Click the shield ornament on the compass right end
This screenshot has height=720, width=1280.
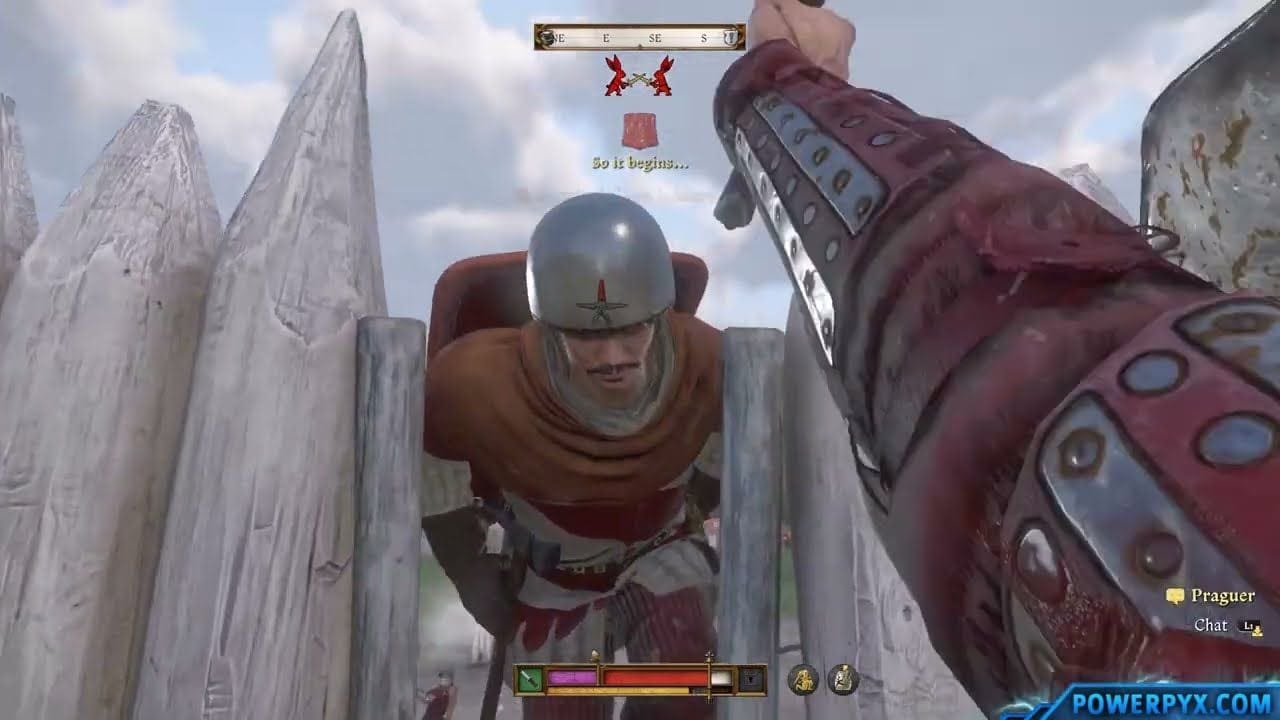[731, 37]
